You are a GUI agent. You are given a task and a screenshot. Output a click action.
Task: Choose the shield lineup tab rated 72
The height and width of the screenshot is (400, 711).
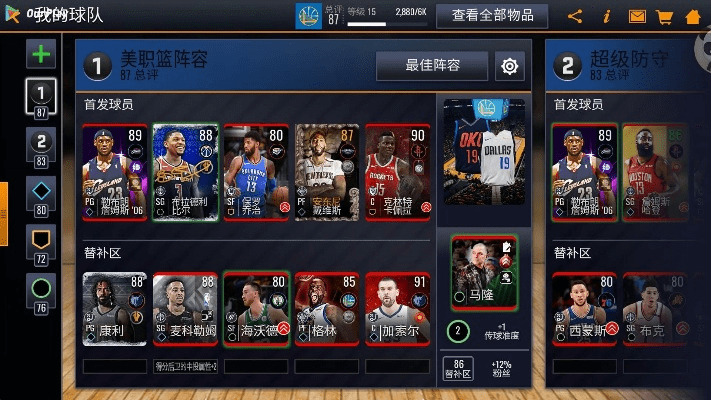click(41, 243)
